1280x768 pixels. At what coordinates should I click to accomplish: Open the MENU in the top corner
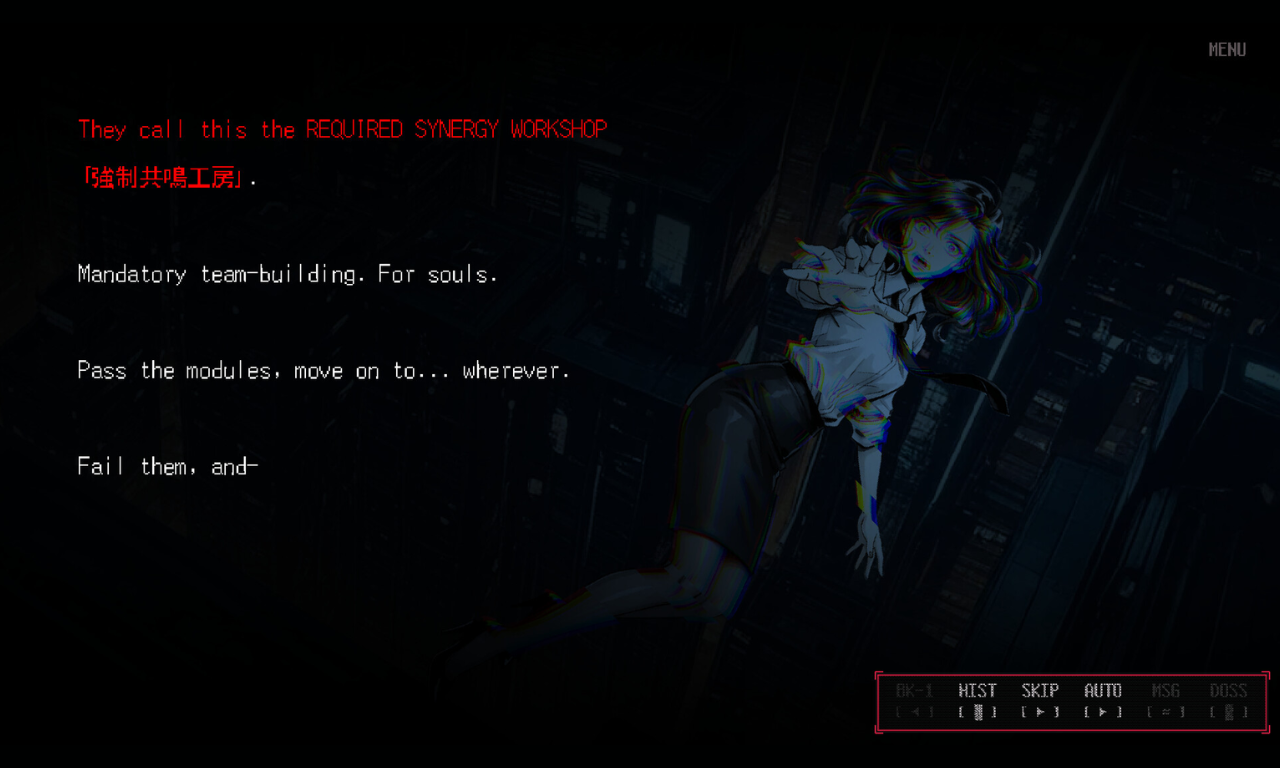pos(1227,50)
